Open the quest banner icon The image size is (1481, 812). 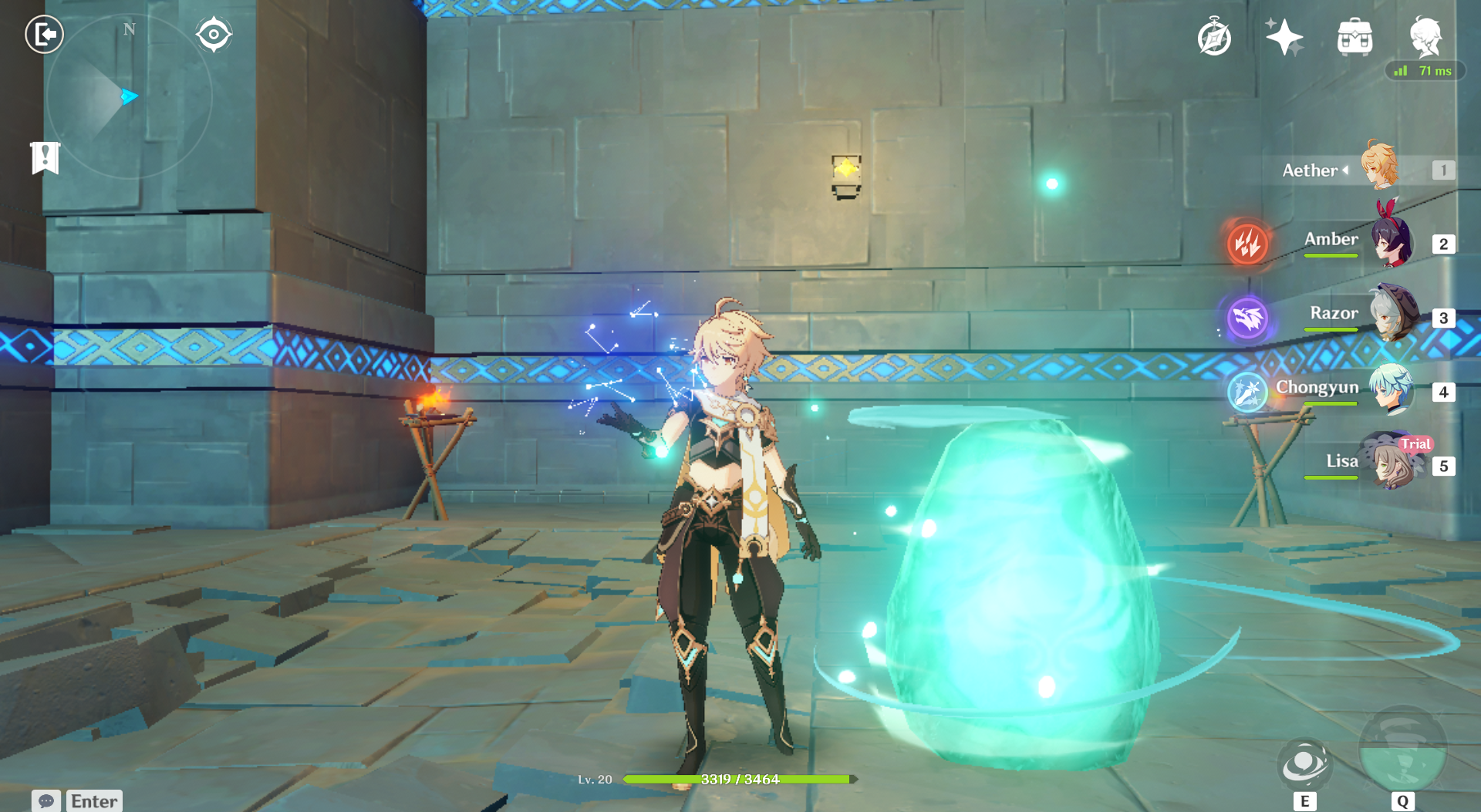point(46,158)
